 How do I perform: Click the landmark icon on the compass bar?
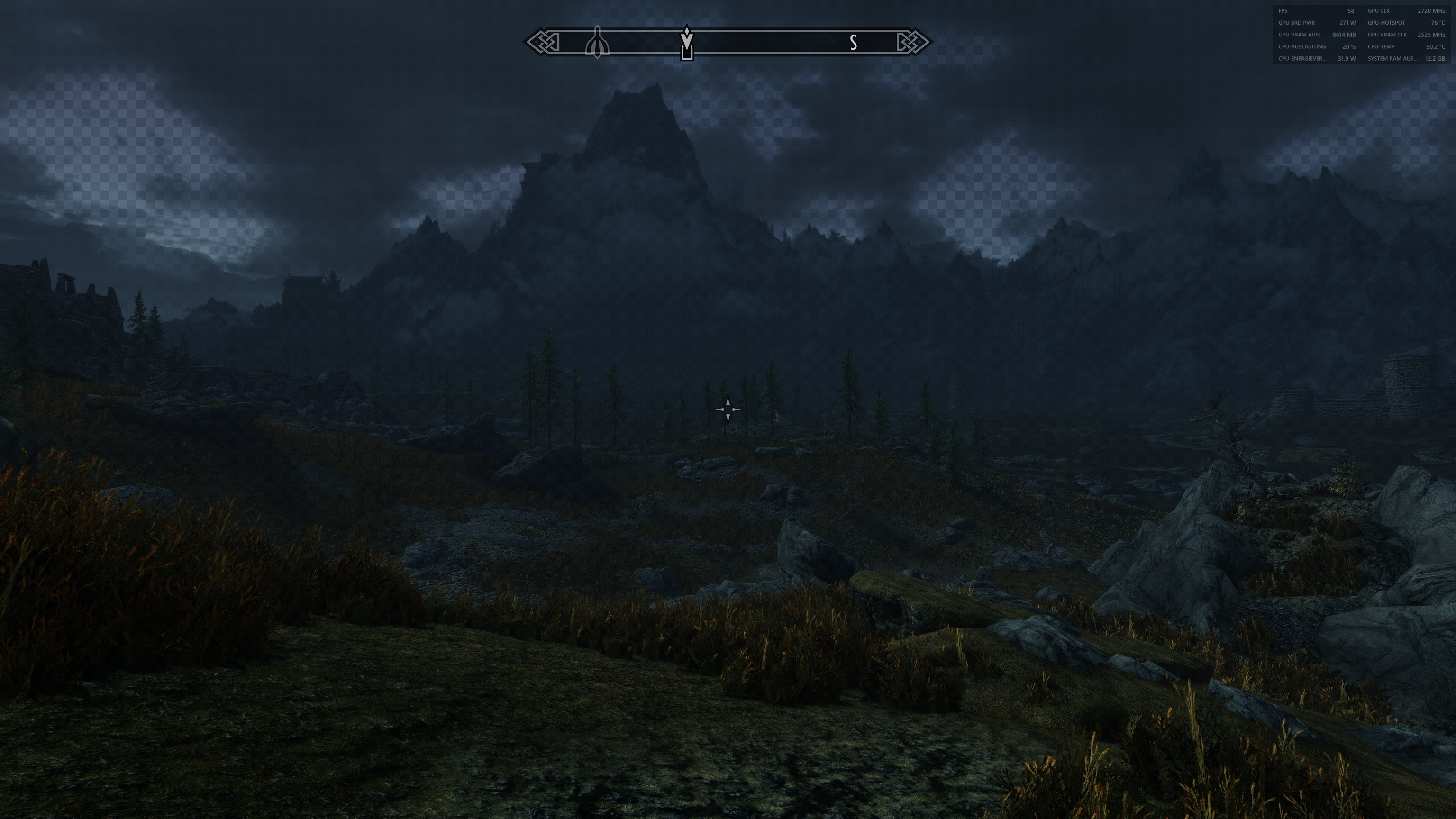pos(599,42)
